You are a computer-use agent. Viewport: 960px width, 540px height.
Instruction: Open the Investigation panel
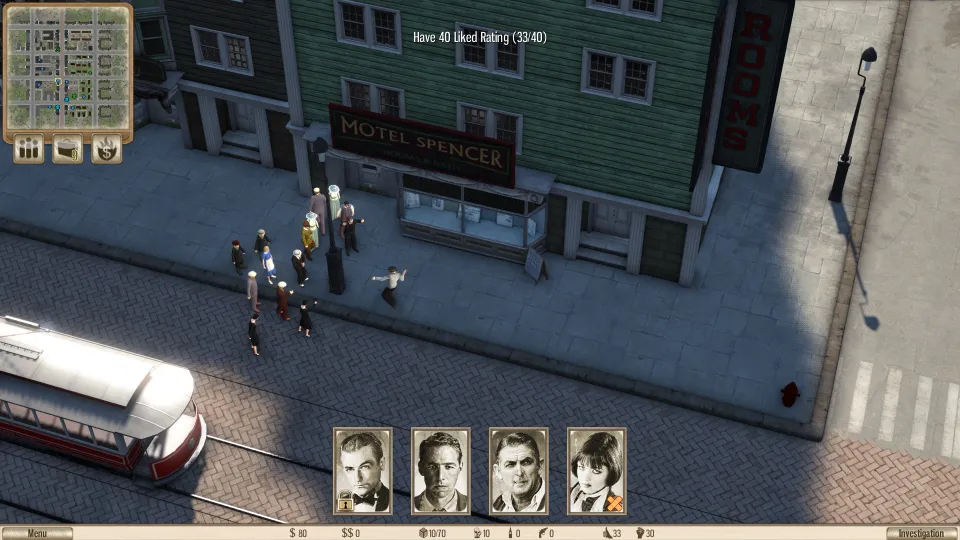click(921, 533)
